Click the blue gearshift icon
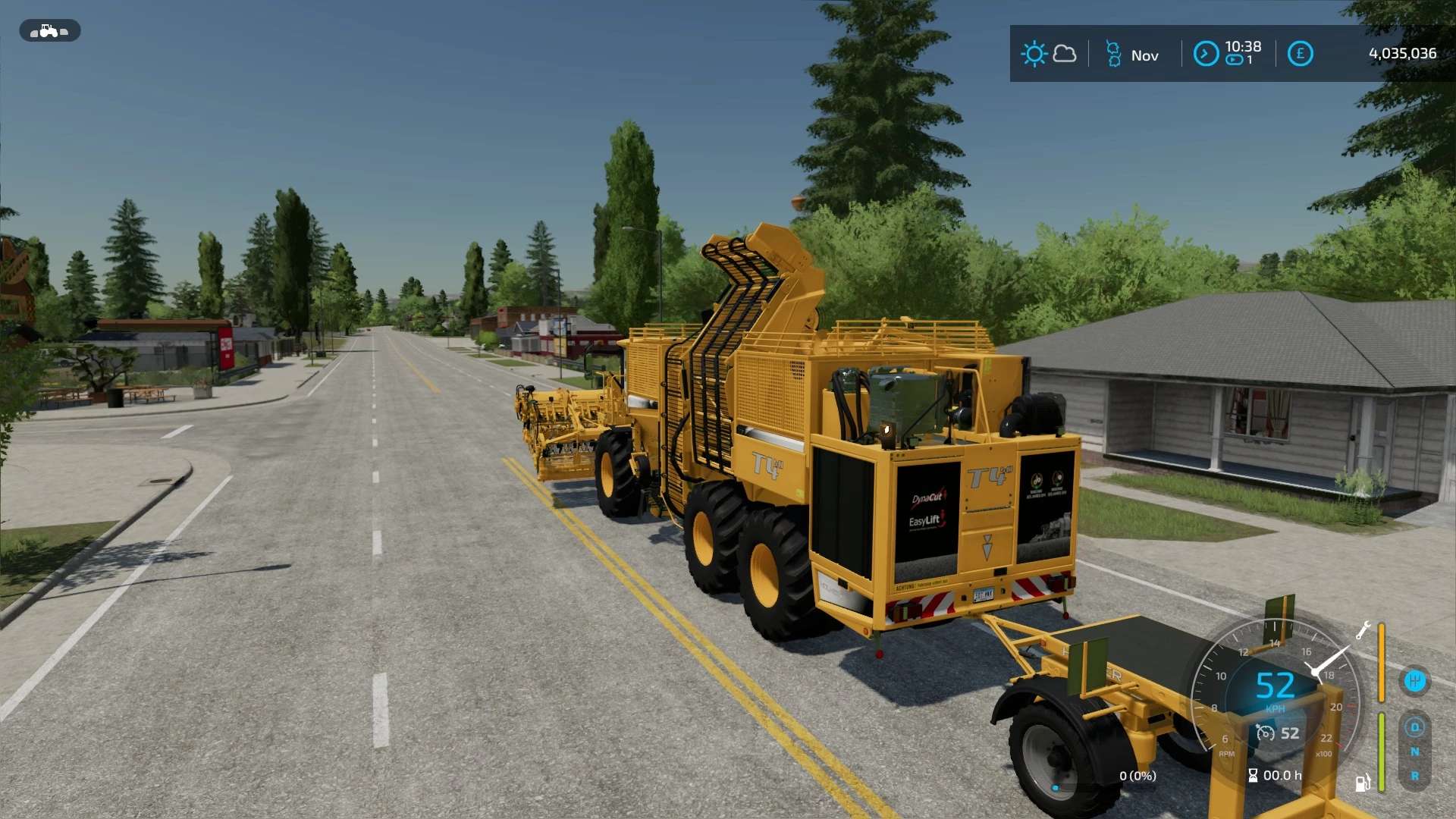The image size is (1456, 819). (1414, 681)
